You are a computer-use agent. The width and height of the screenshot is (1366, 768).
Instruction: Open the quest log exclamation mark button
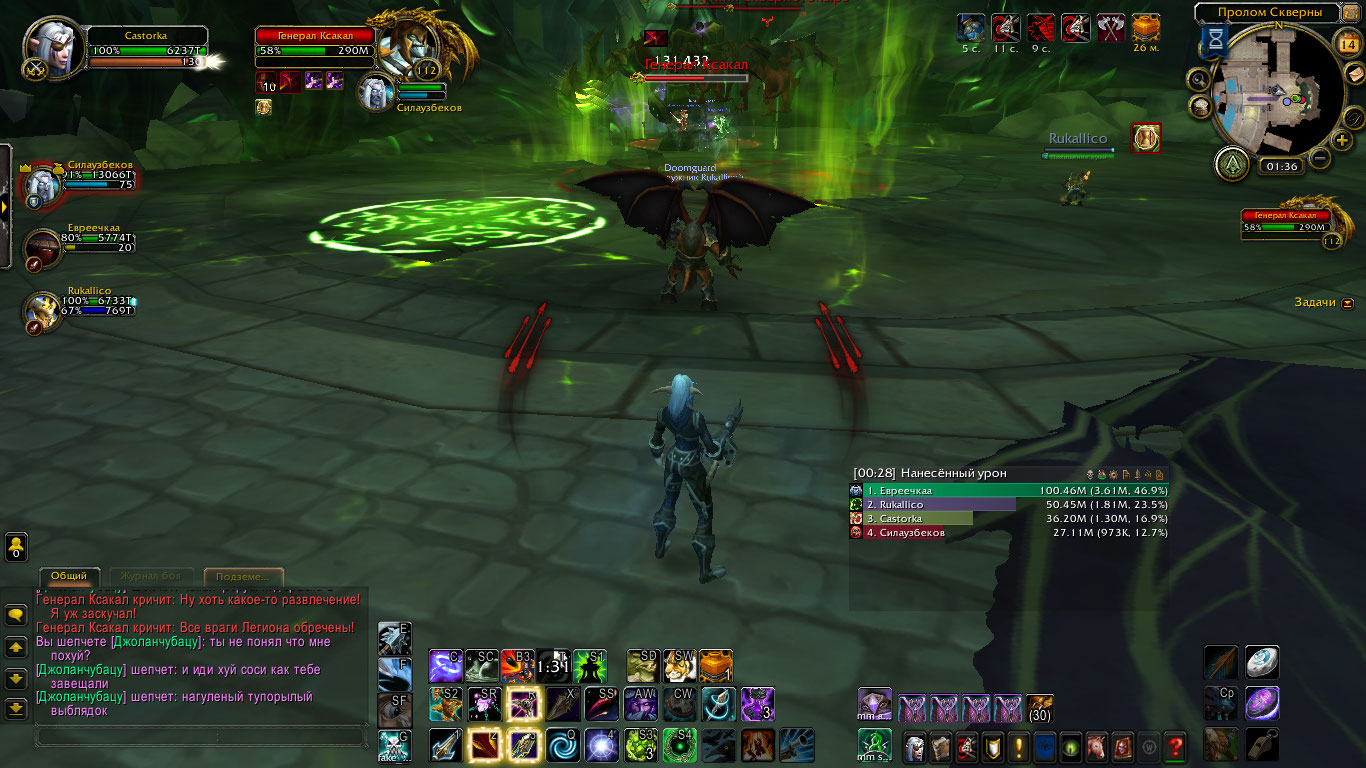point(1019,746)
